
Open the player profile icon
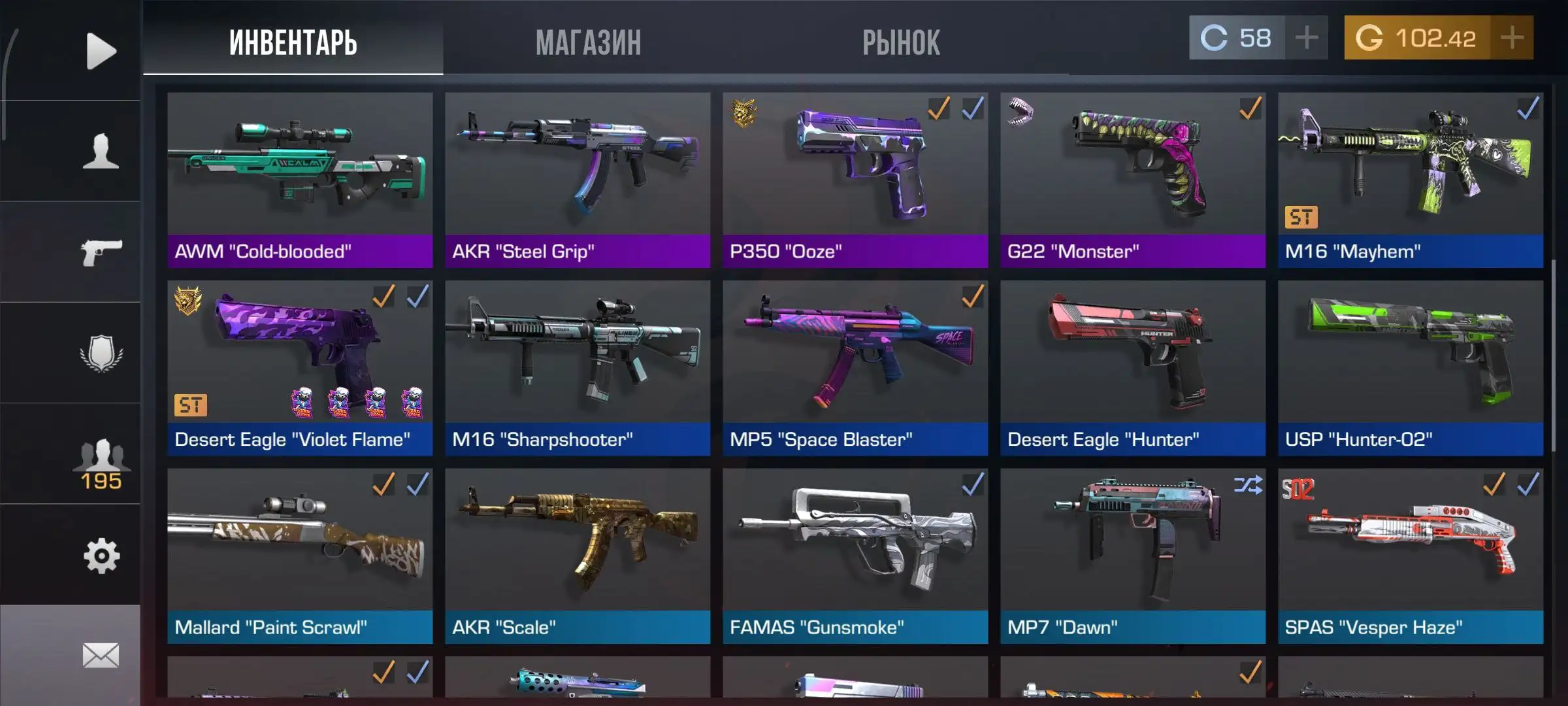pos(101,152)
